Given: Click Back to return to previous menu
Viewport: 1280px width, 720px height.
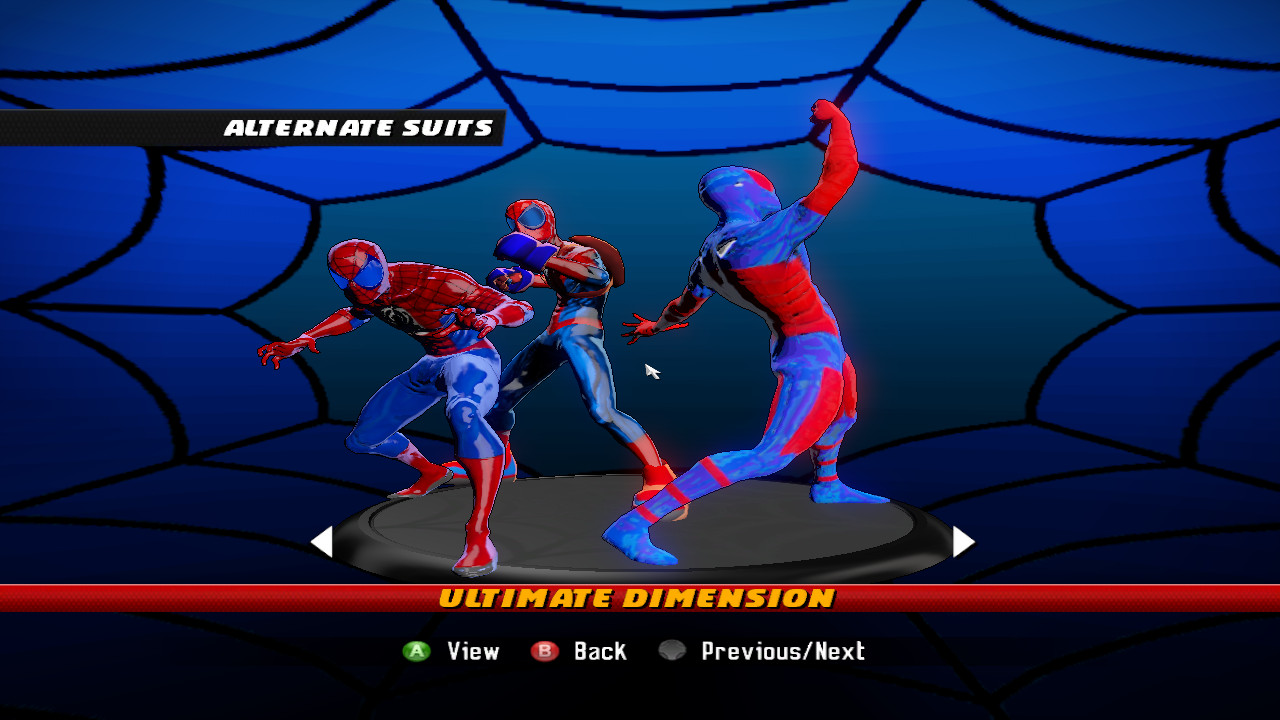Looking at the screenshot, I should [x=598, y=651].
